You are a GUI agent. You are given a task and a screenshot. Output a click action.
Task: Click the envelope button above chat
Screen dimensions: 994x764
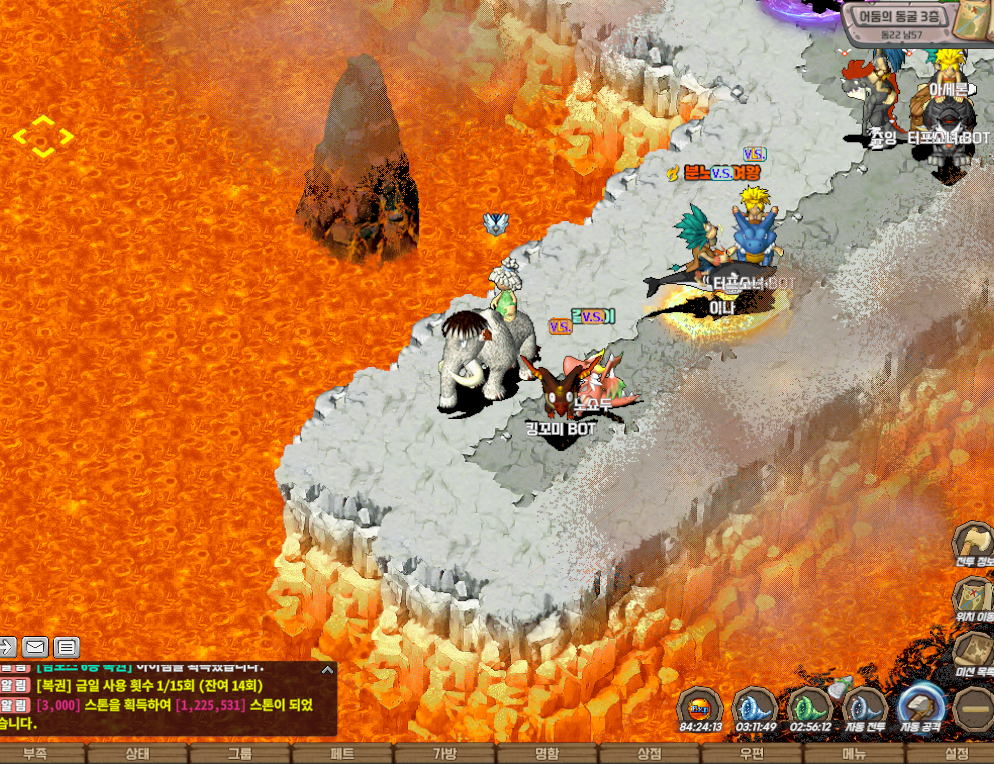coord(35,647)
